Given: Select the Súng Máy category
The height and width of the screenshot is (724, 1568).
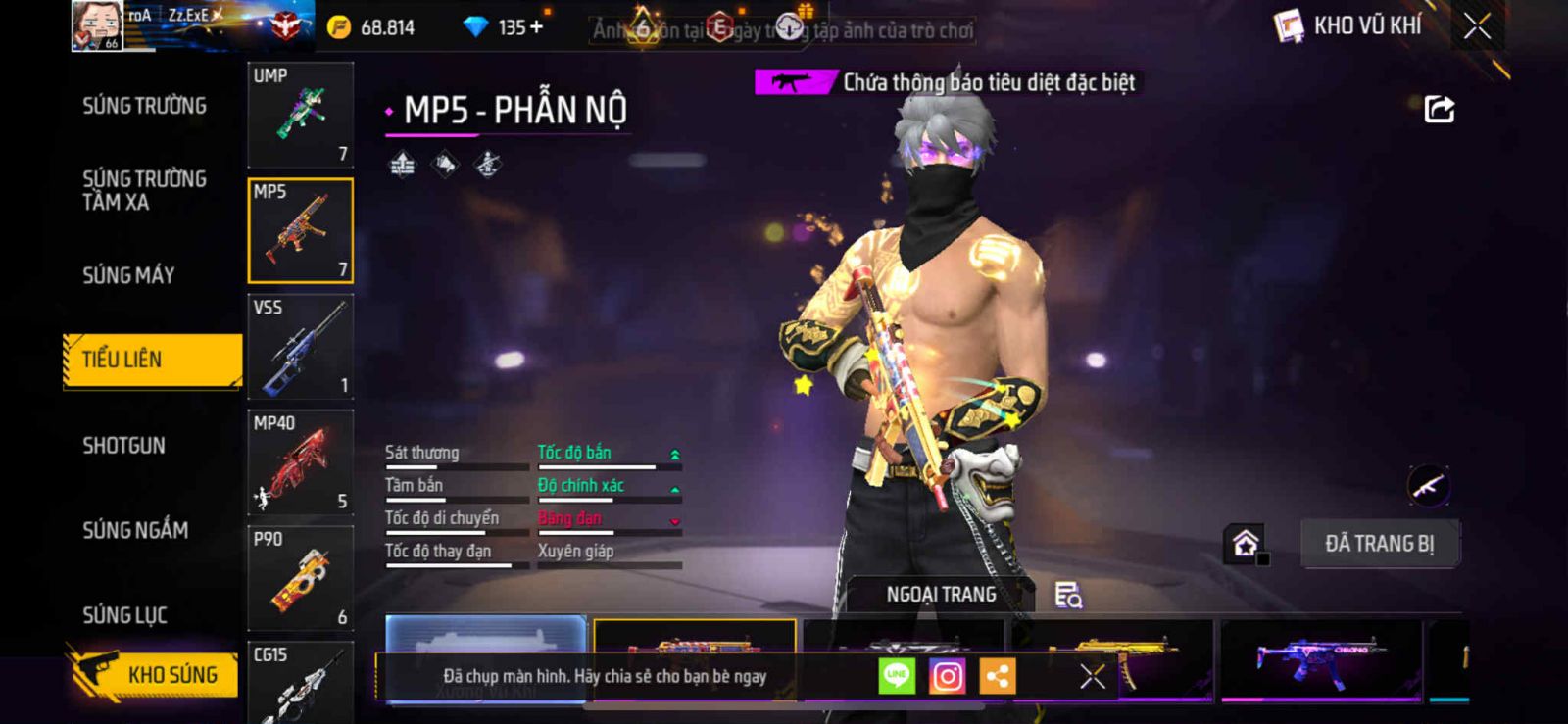Looking at the screenshot, I should (128, 275).
